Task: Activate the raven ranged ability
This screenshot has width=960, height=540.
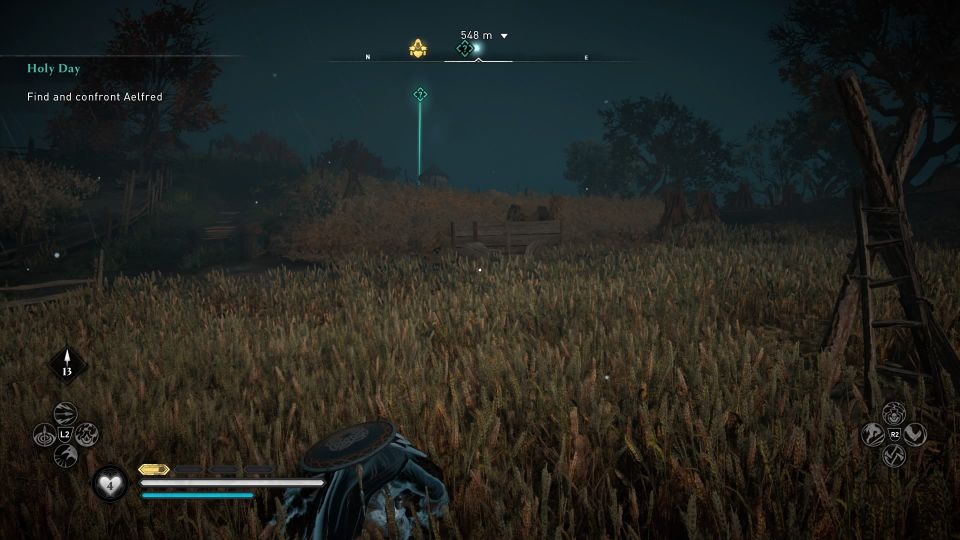Action: tap(66, 456)
